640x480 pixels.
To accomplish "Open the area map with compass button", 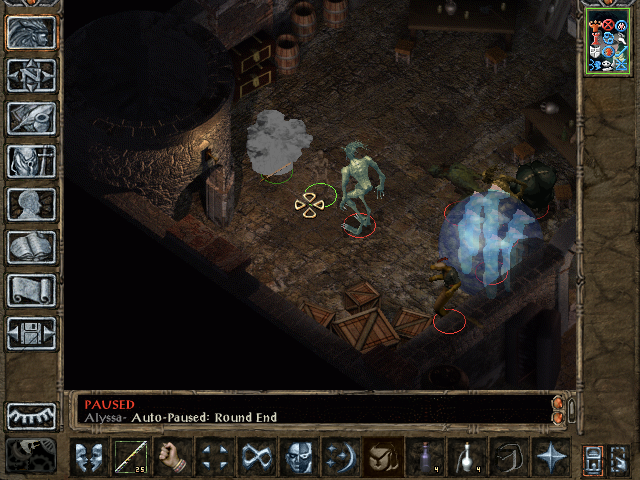I will 31,75.
